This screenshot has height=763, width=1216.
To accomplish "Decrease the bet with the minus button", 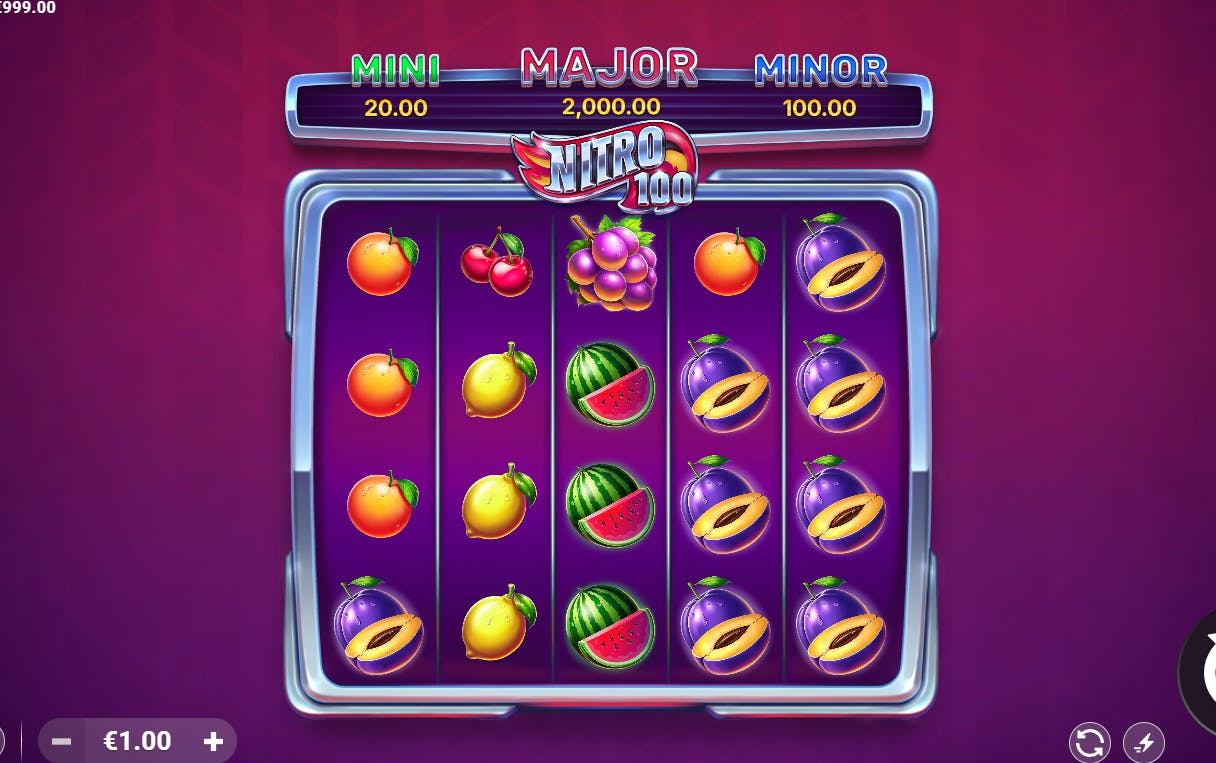I will tap(61, 741).
